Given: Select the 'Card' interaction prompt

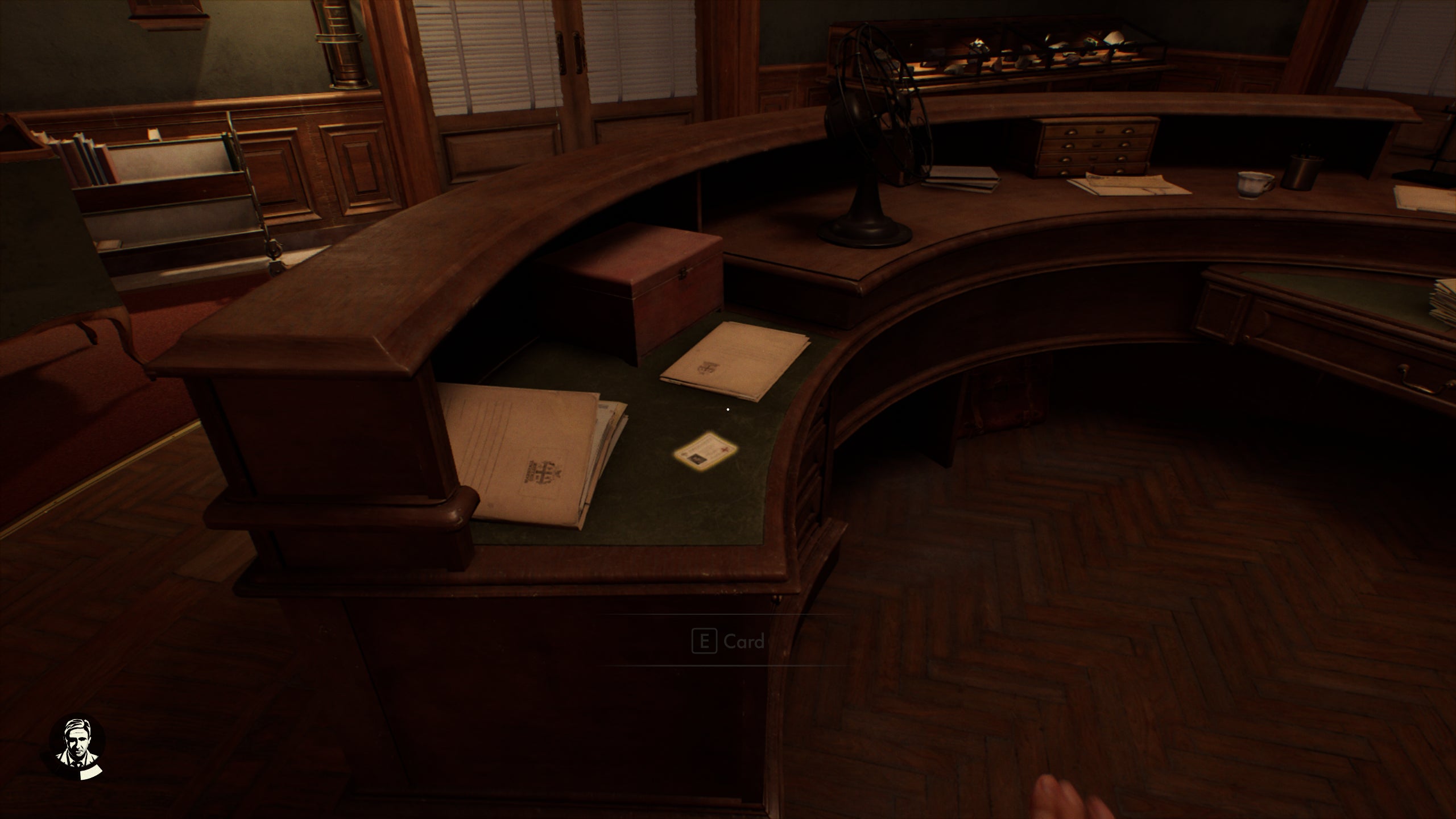Looking at the screenshot, I should pyautogui.click(x=745, y=641).
